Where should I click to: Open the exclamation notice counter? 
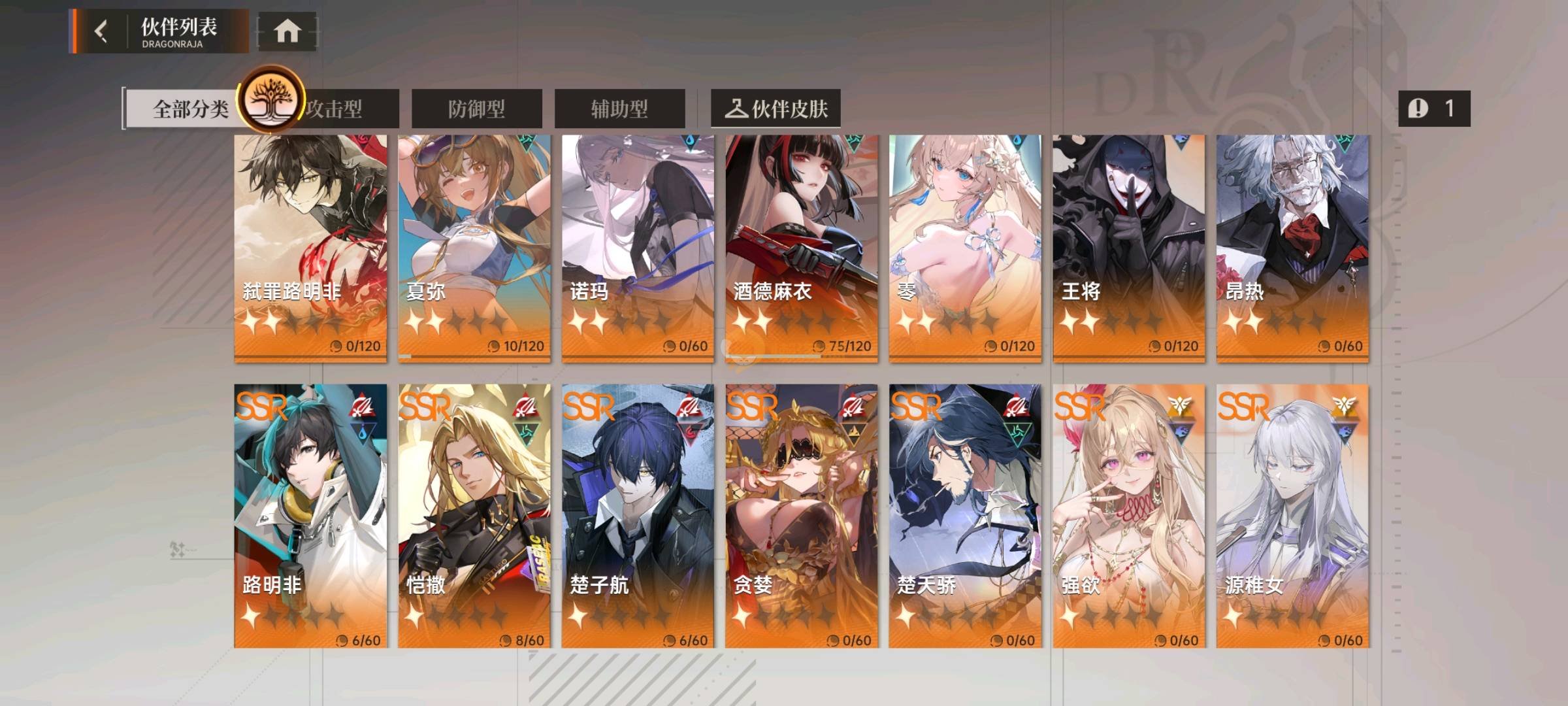click(1434, 109)
